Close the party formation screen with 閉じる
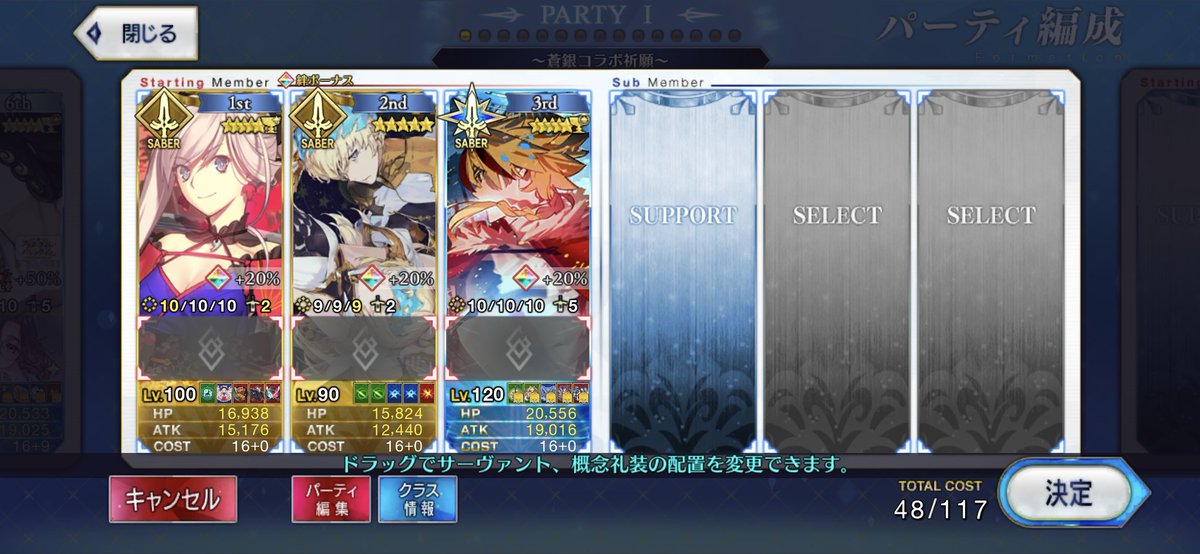Screen dimensions: 1200x554 (135, 33)
